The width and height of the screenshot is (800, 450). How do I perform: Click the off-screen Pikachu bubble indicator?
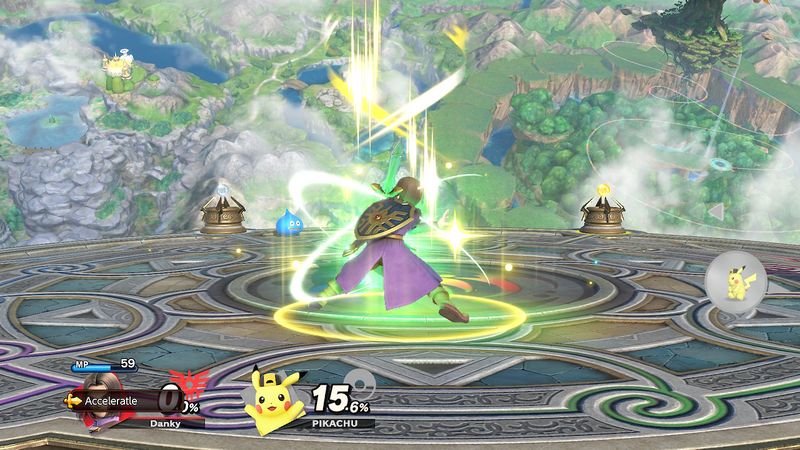coord(736,280)
